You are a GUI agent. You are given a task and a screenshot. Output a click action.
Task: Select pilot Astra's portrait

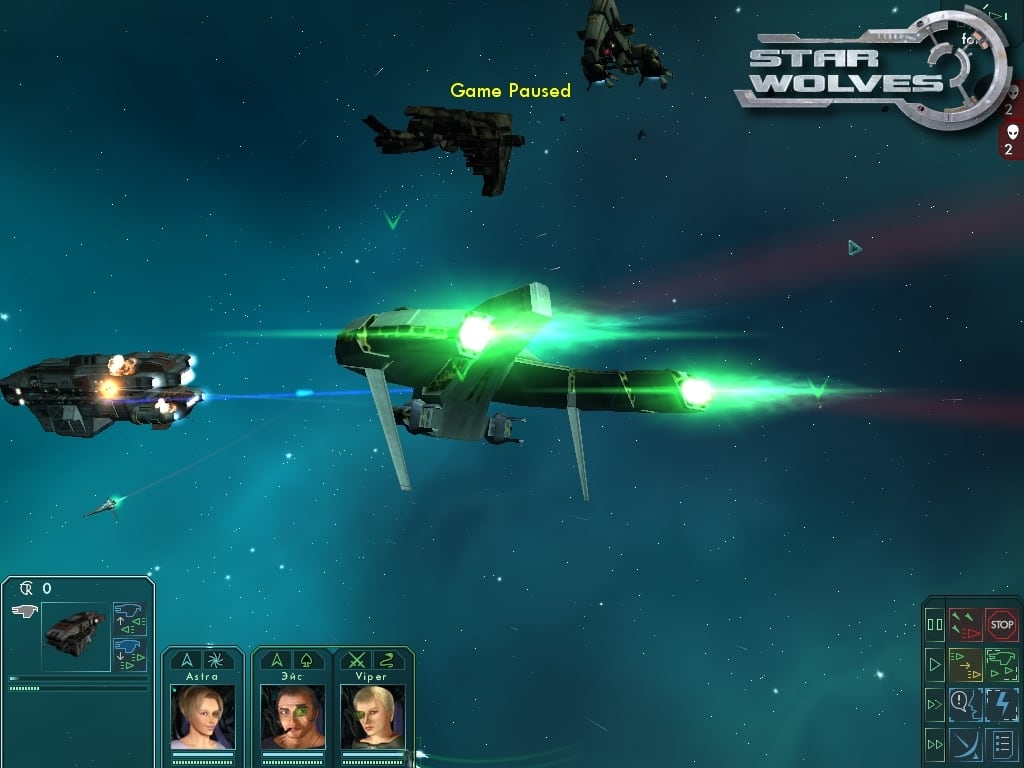203,715
